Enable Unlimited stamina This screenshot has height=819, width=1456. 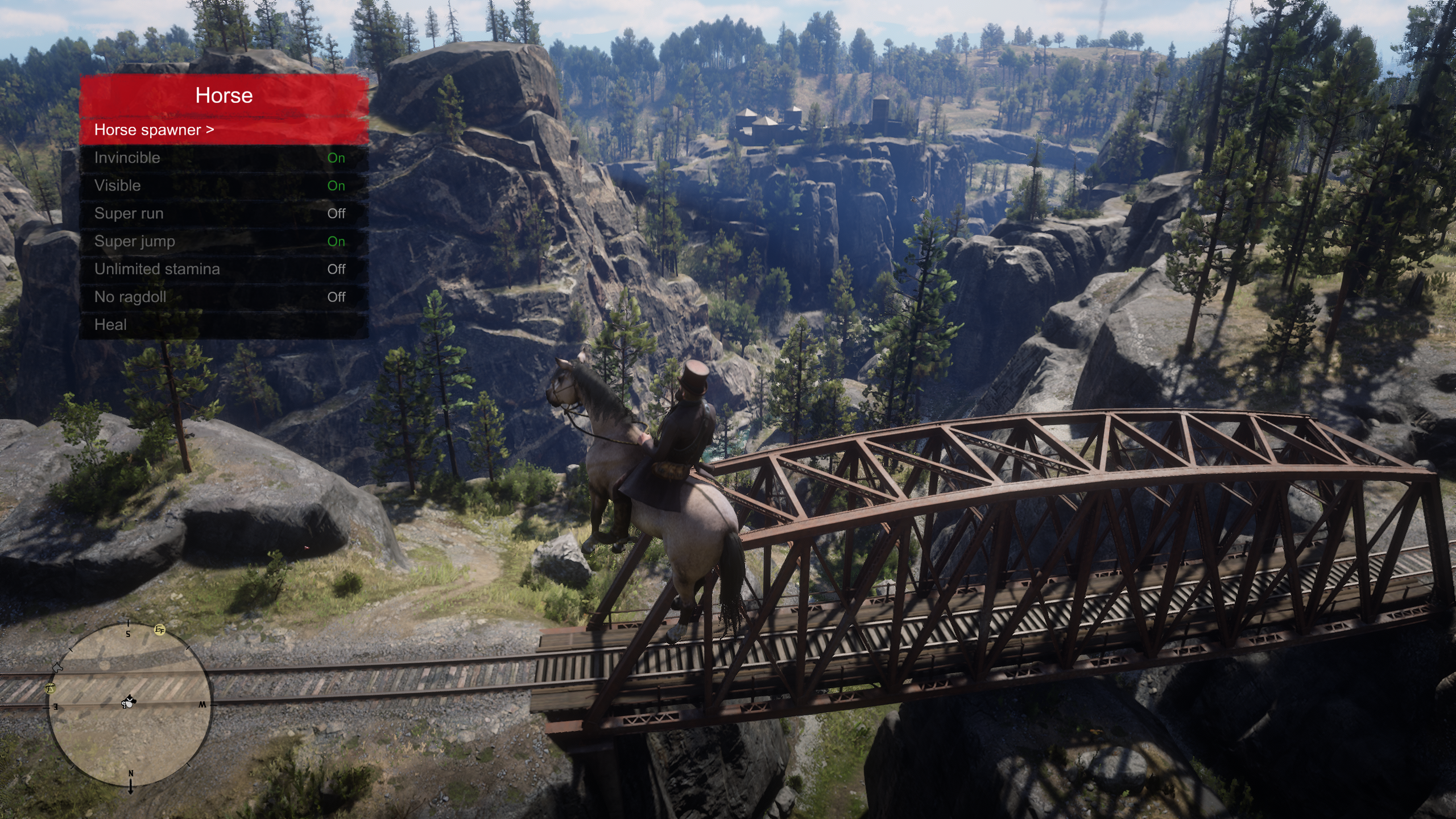point(224,270)
